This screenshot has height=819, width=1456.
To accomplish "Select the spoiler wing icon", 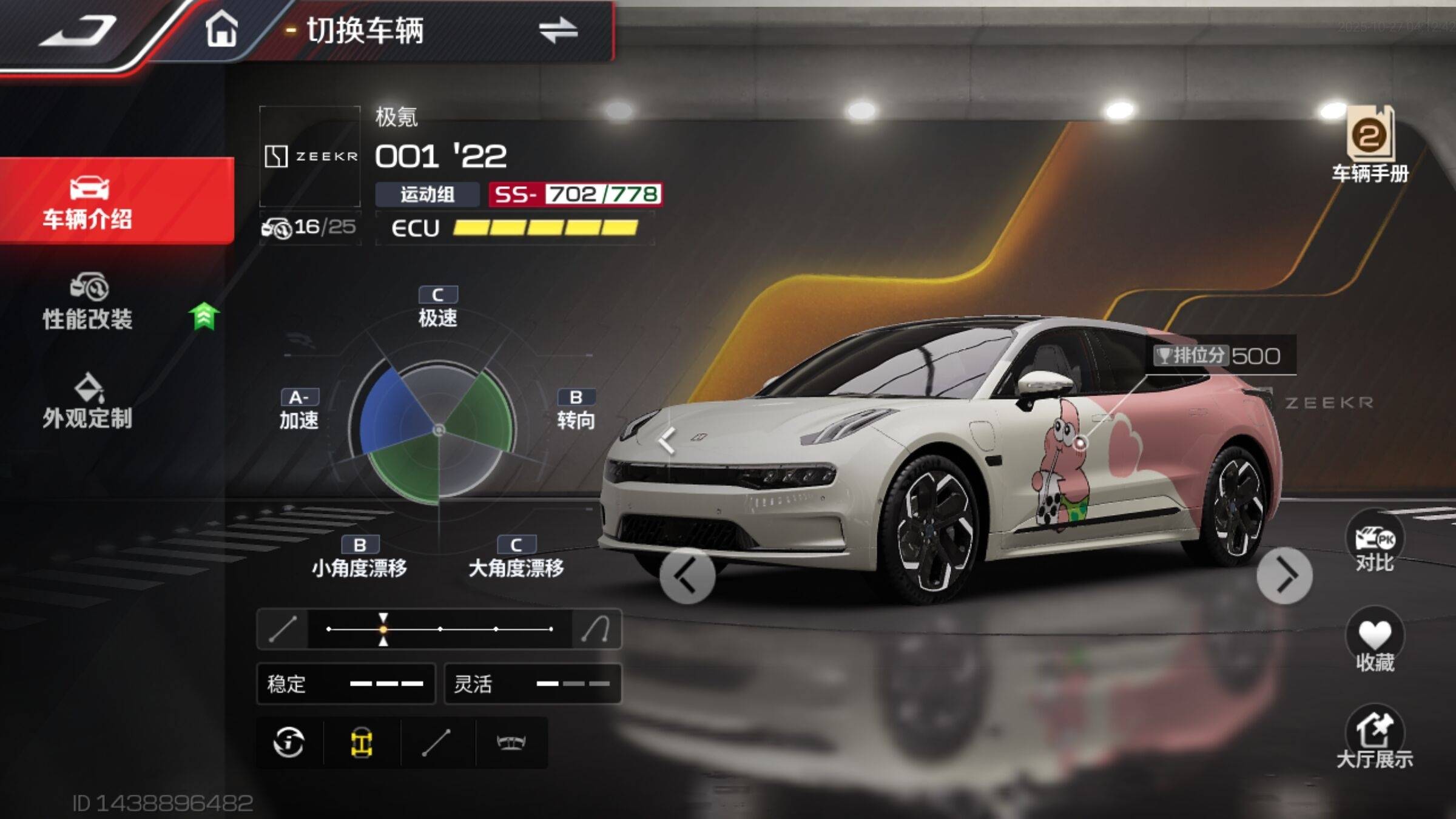I will tap(511, 743).
